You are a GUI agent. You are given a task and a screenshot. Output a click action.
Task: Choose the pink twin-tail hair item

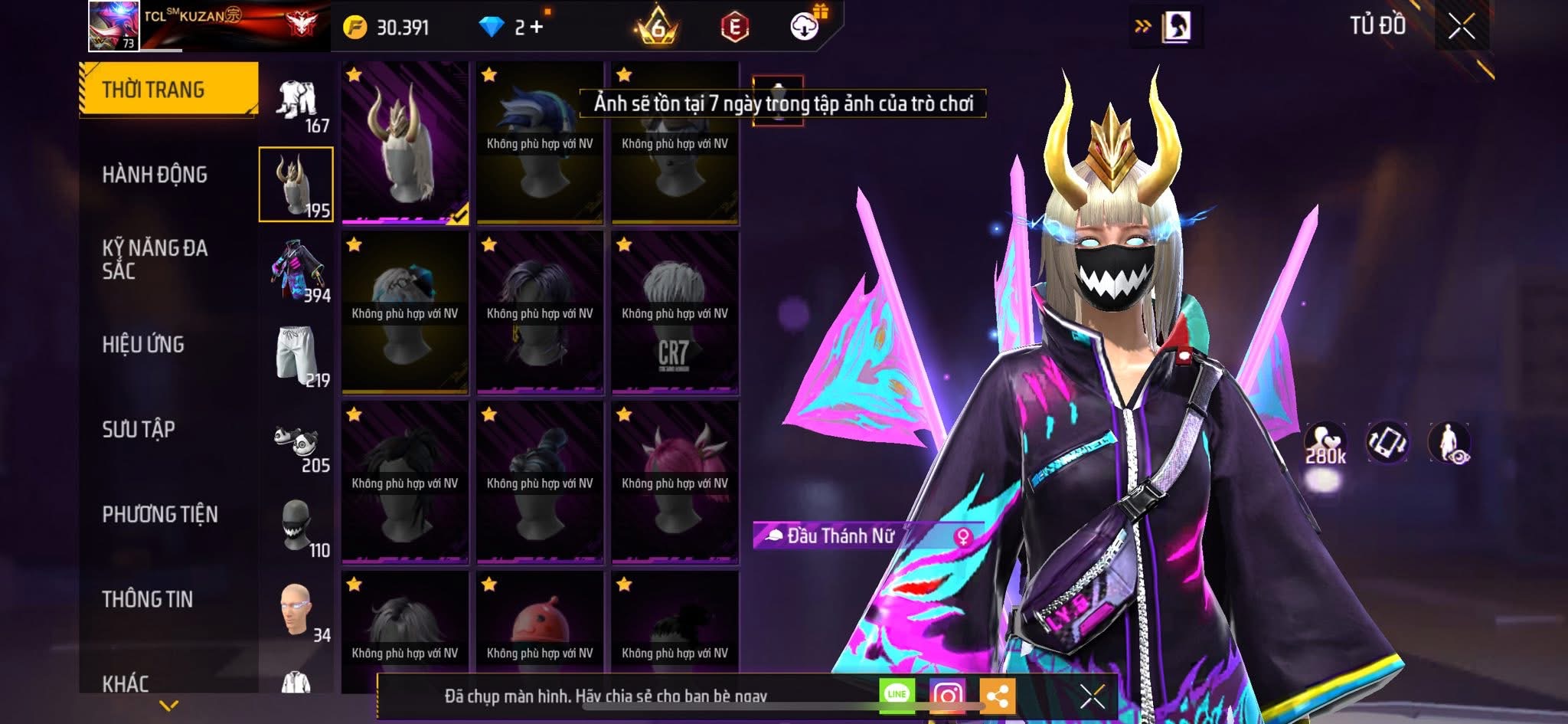tap(675, 481)
